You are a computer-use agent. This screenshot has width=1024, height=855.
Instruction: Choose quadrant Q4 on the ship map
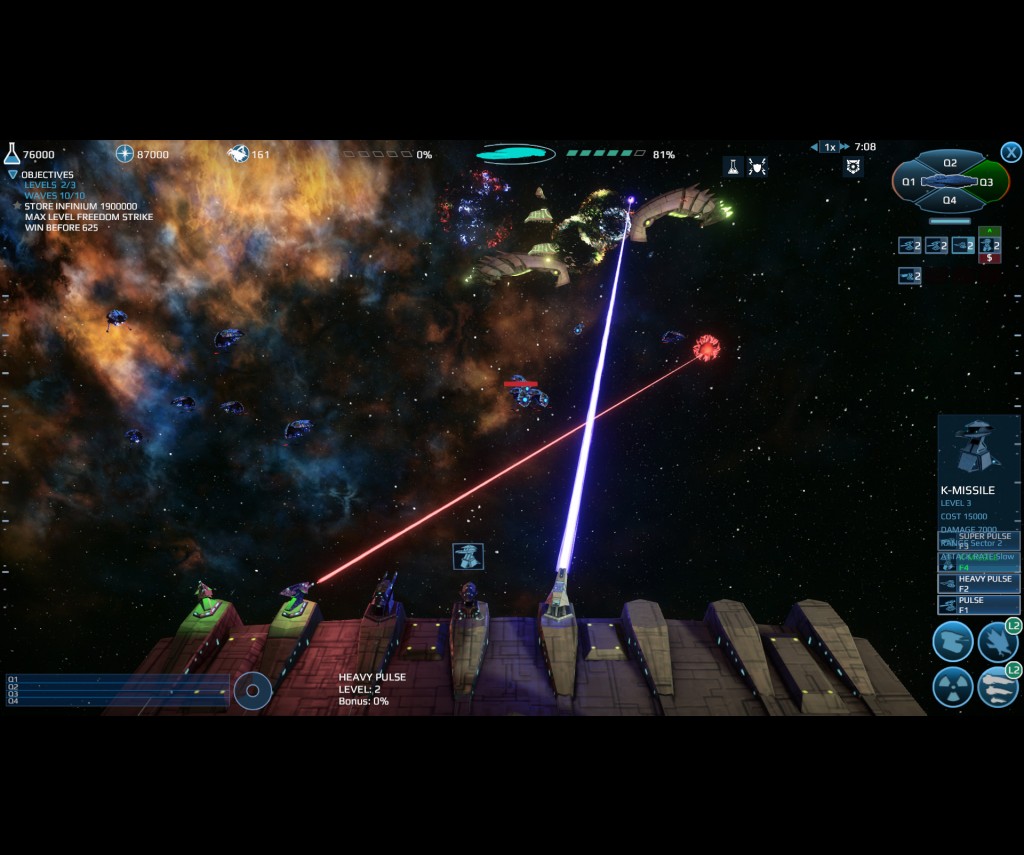(950, 200)
